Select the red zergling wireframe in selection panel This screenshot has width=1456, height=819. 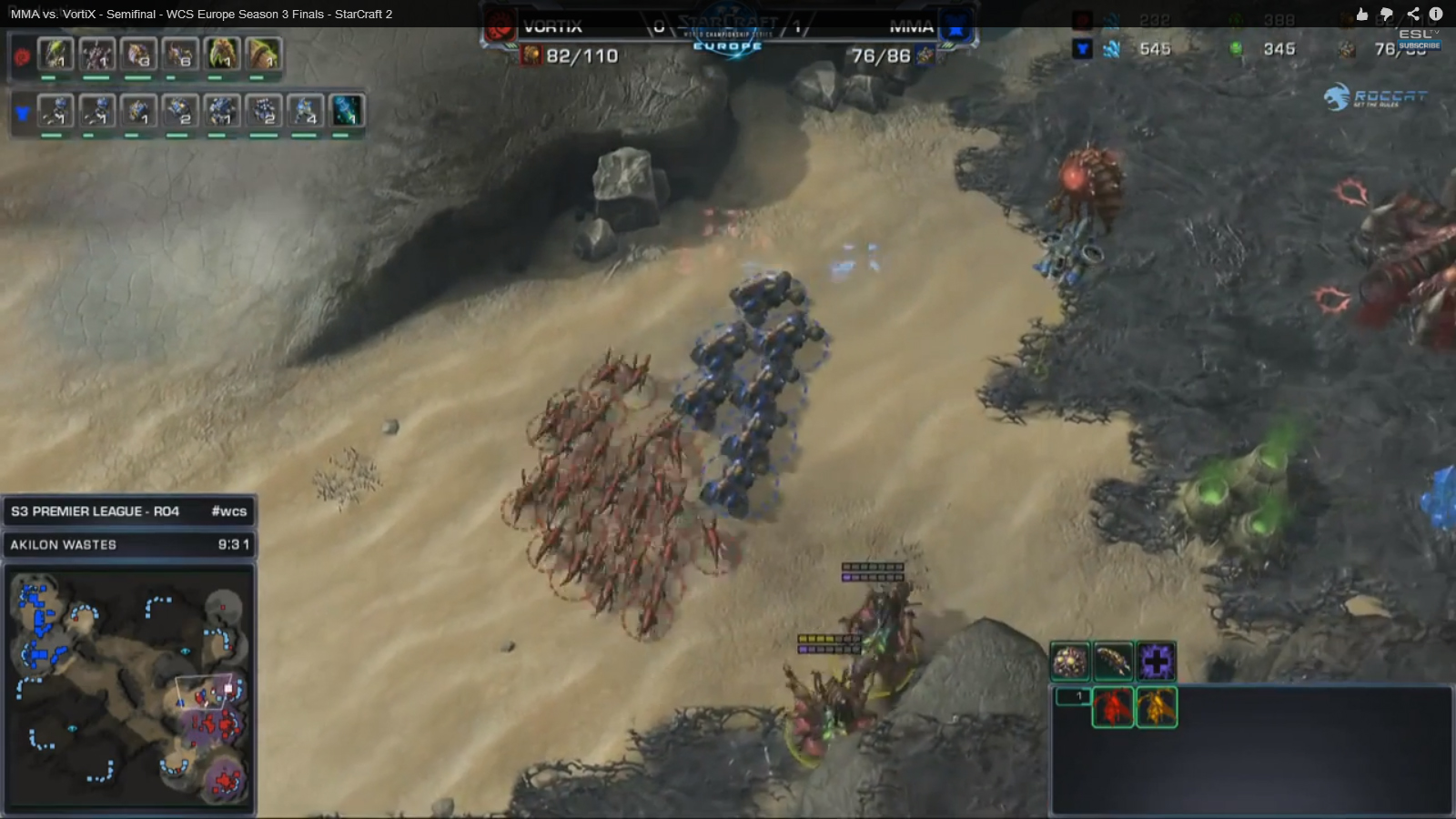tap(1112, 707)
